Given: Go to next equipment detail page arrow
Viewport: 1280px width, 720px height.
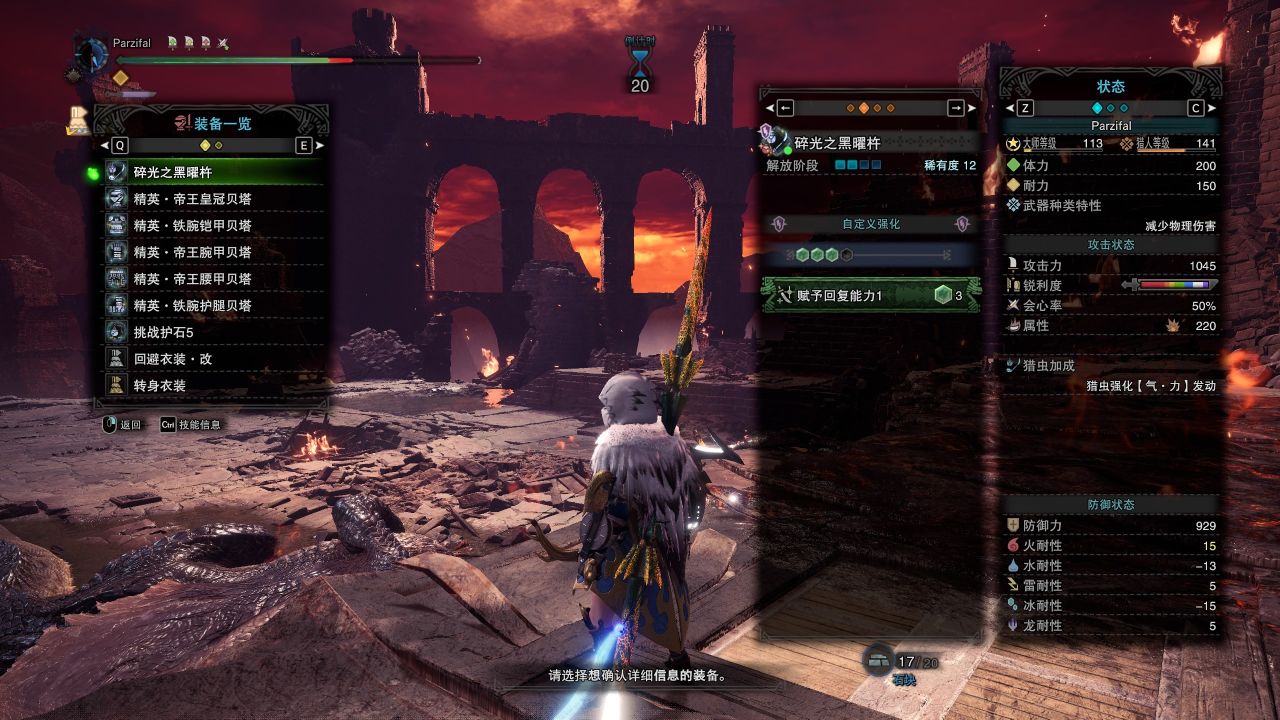Looking at the screenshot, I should pyautogui.click(x=957, y=108).
